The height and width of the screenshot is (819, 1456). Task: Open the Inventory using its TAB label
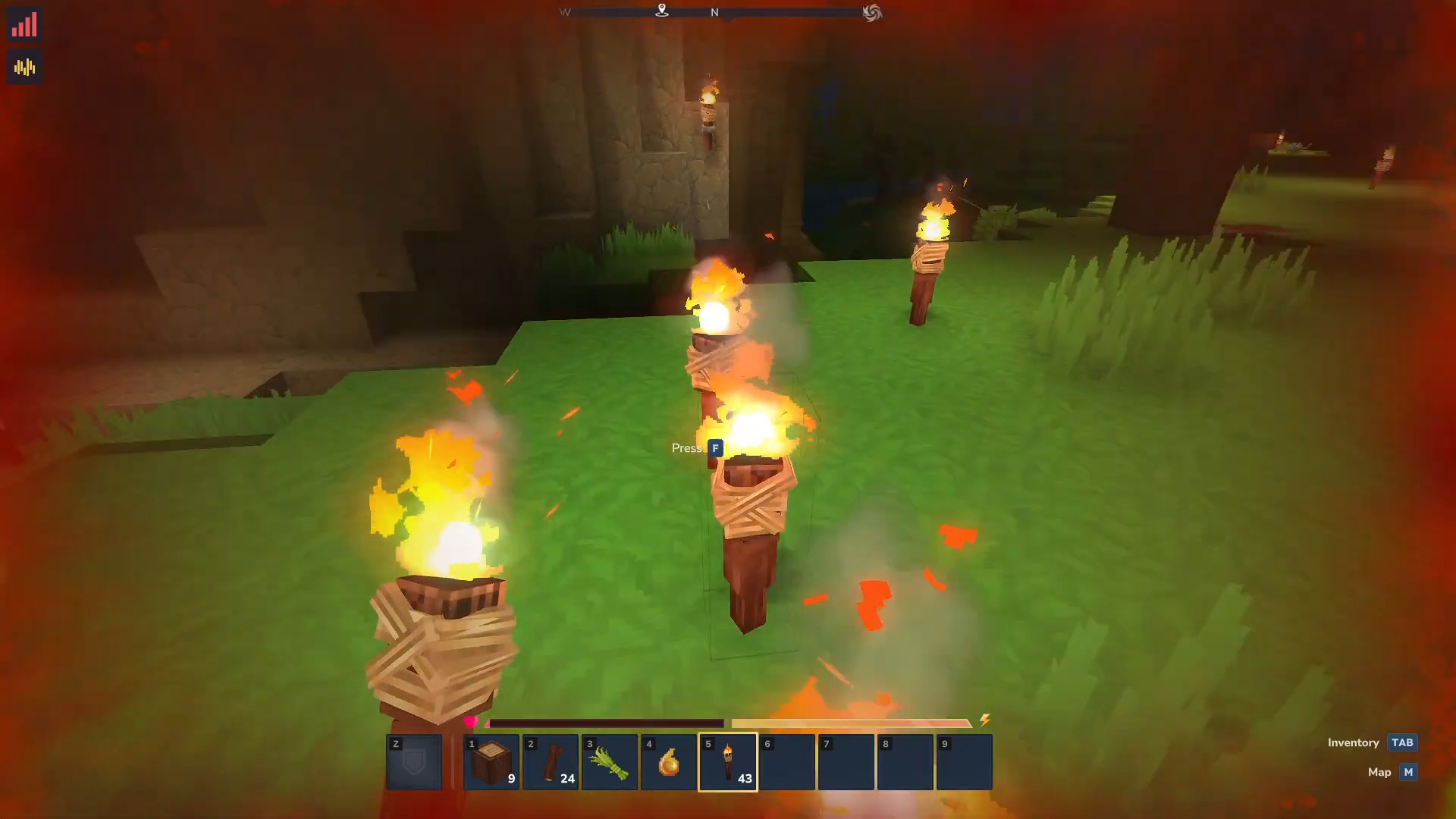(x=1401, y=742)
